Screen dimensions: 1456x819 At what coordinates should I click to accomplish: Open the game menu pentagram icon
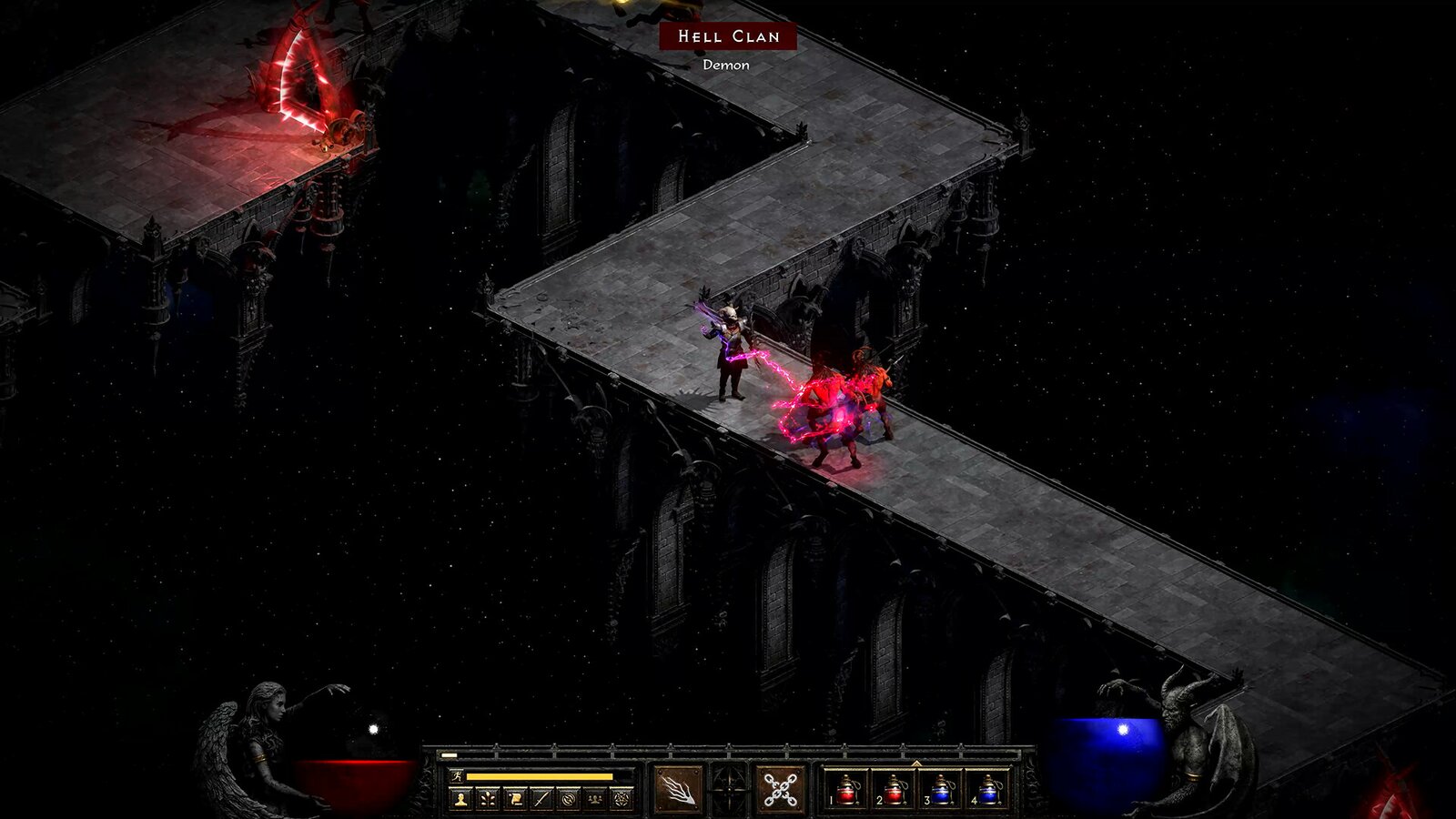coord(621,798)
